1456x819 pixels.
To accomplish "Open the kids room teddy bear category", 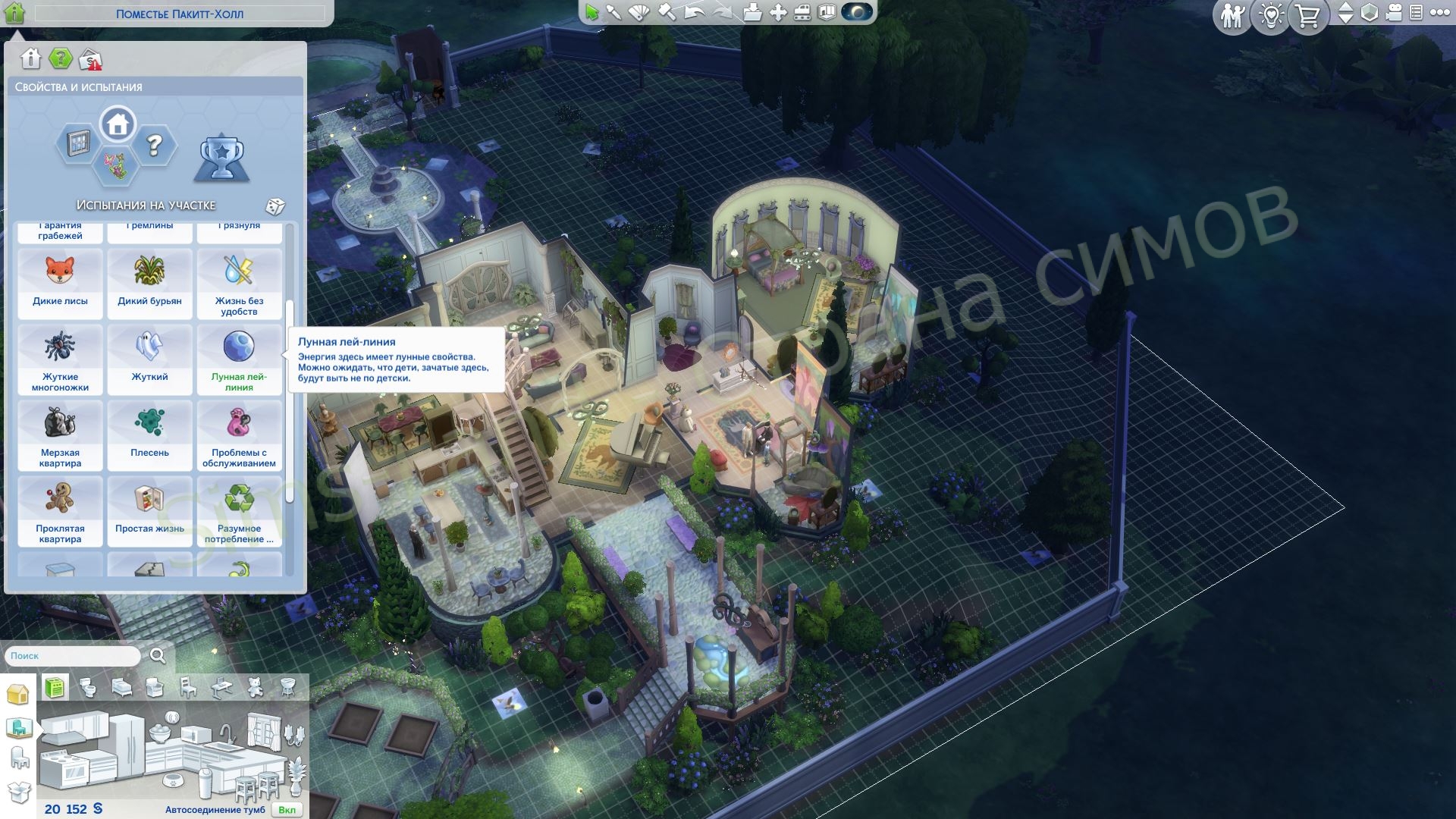I will tap(256, 689).
